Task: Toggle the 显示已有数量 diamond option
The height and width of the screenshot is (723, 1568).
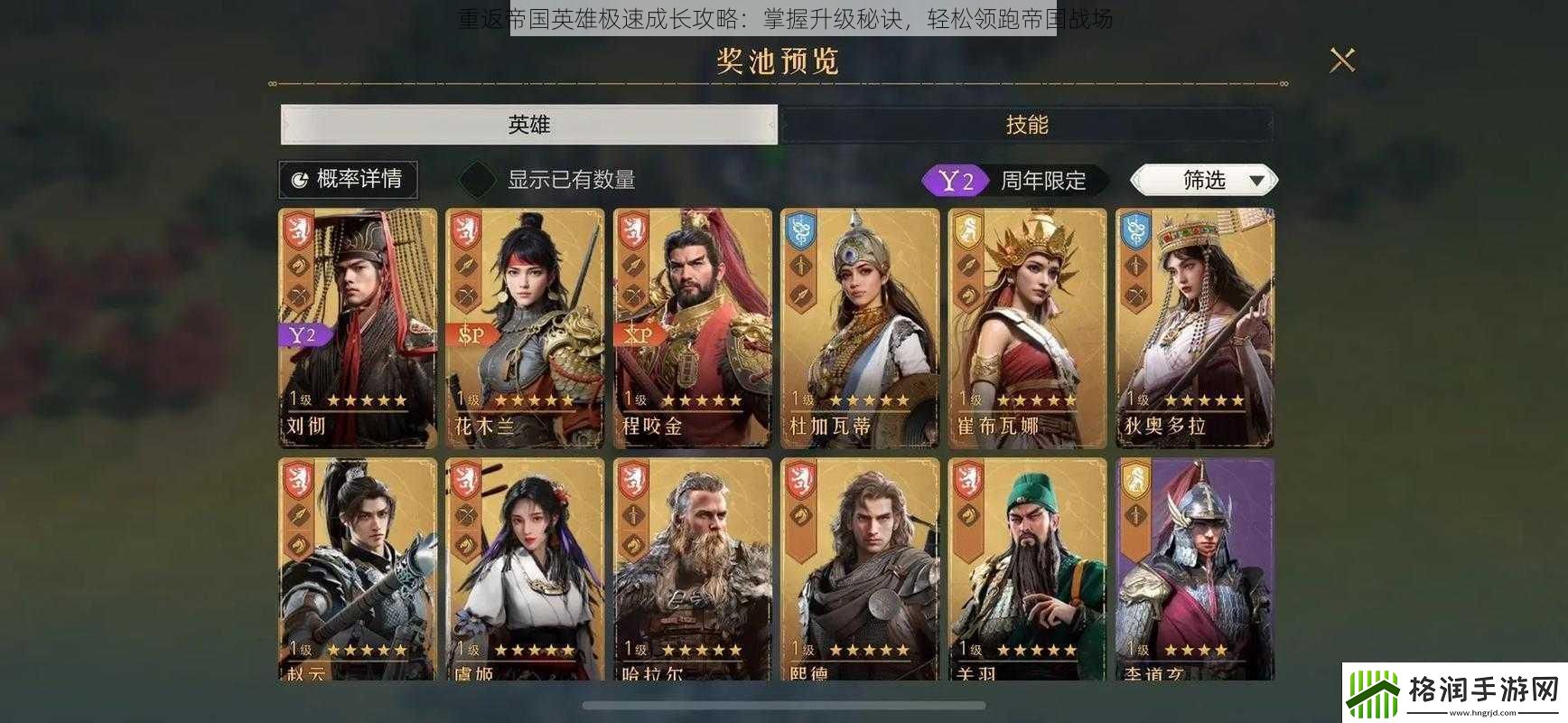Action: pyautogui.click(x=477, y=179)
